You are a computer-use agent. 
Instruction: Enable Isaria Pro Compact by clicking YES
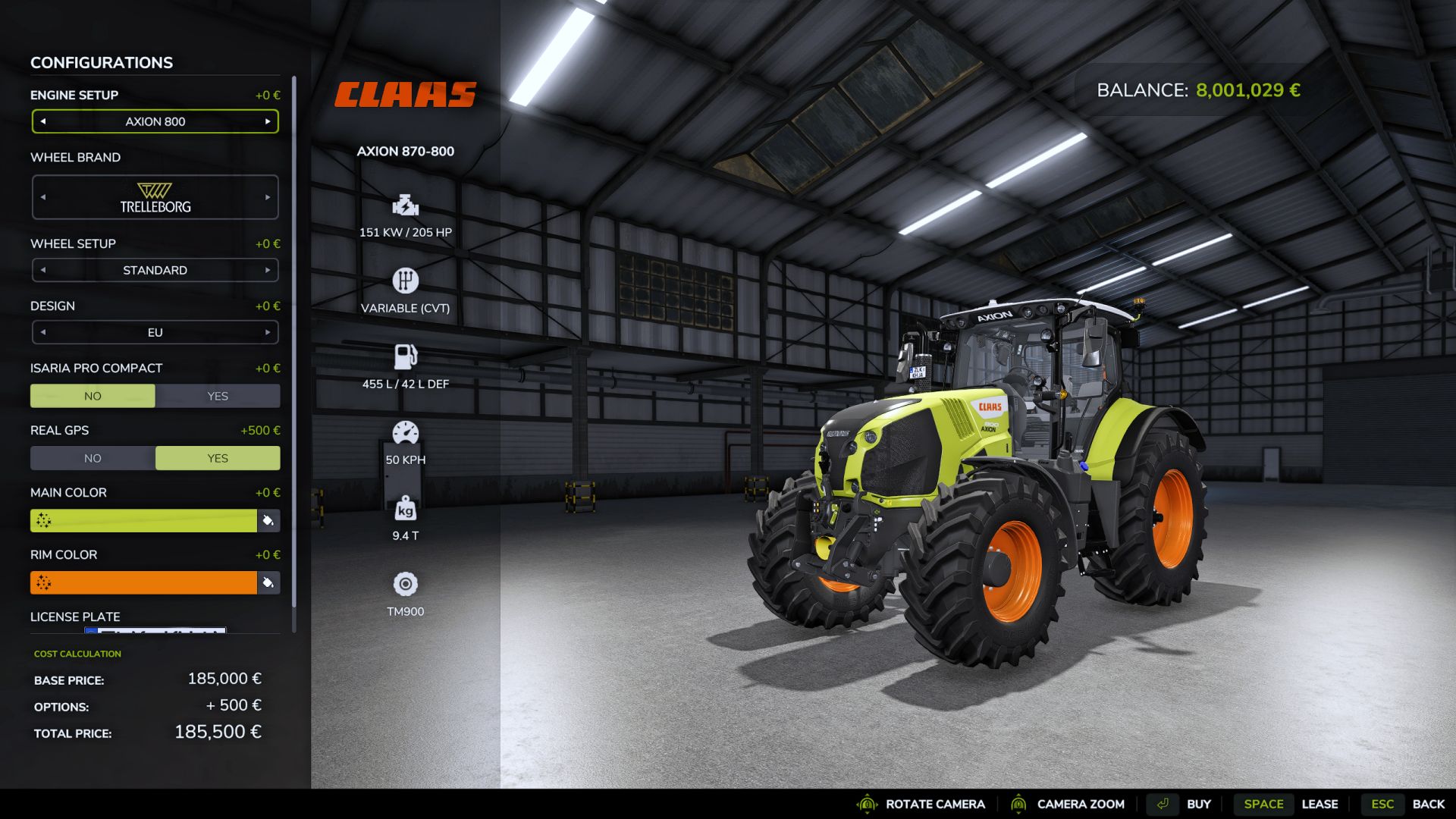pos(218,395)
